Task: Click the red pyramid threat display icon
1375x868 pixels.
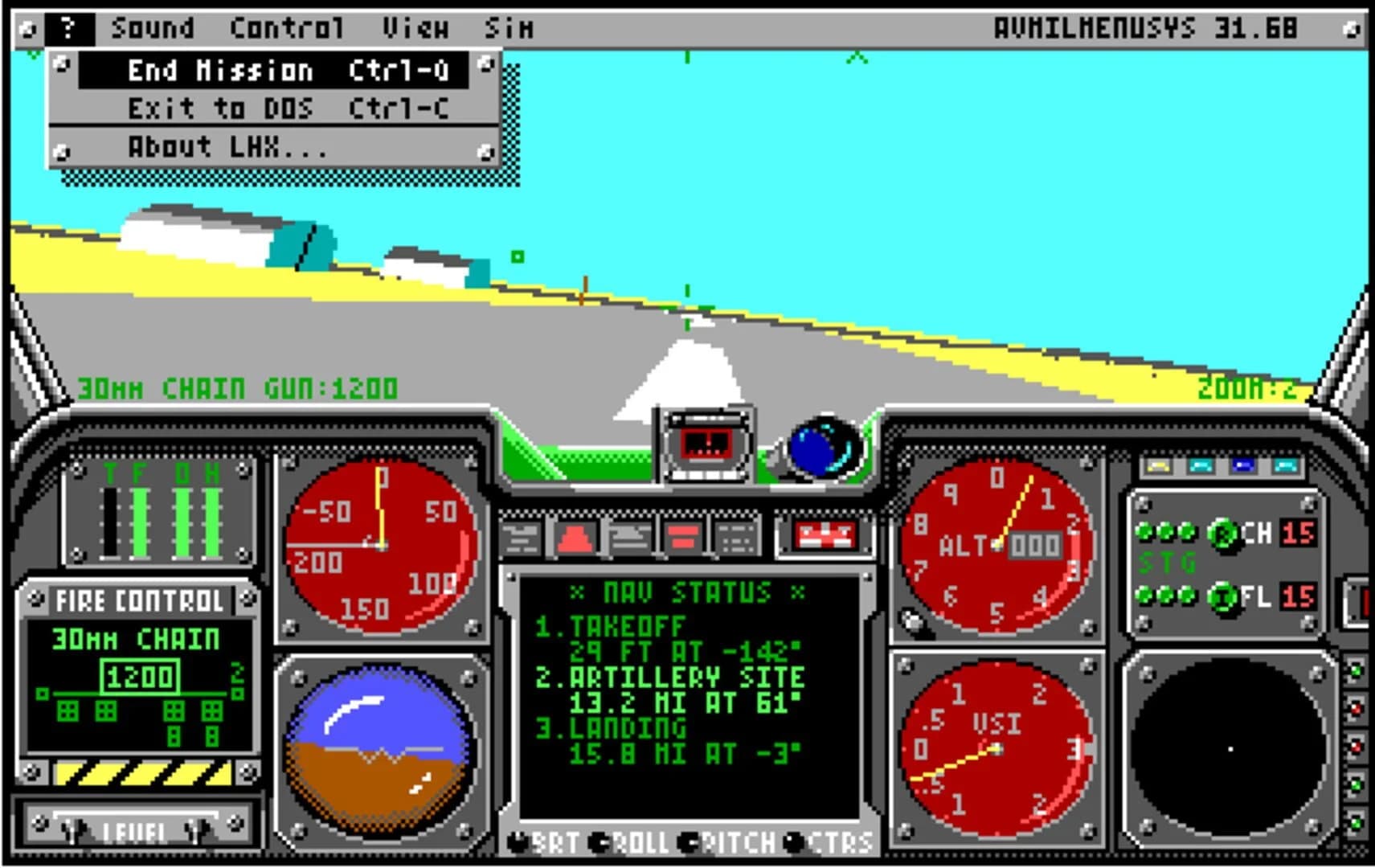Action: 574,537
